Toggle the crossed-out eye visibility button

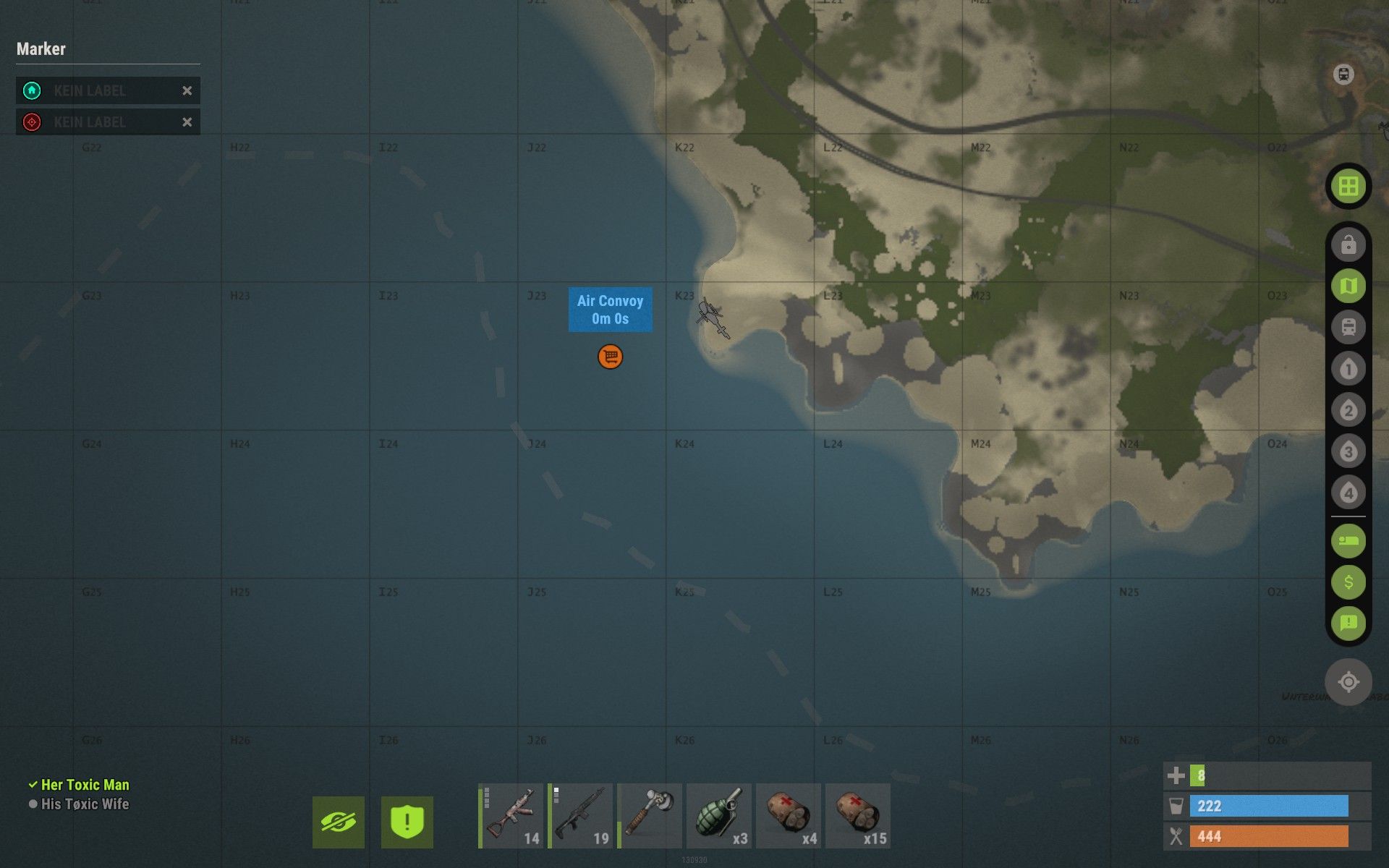[x=339, y=822]
